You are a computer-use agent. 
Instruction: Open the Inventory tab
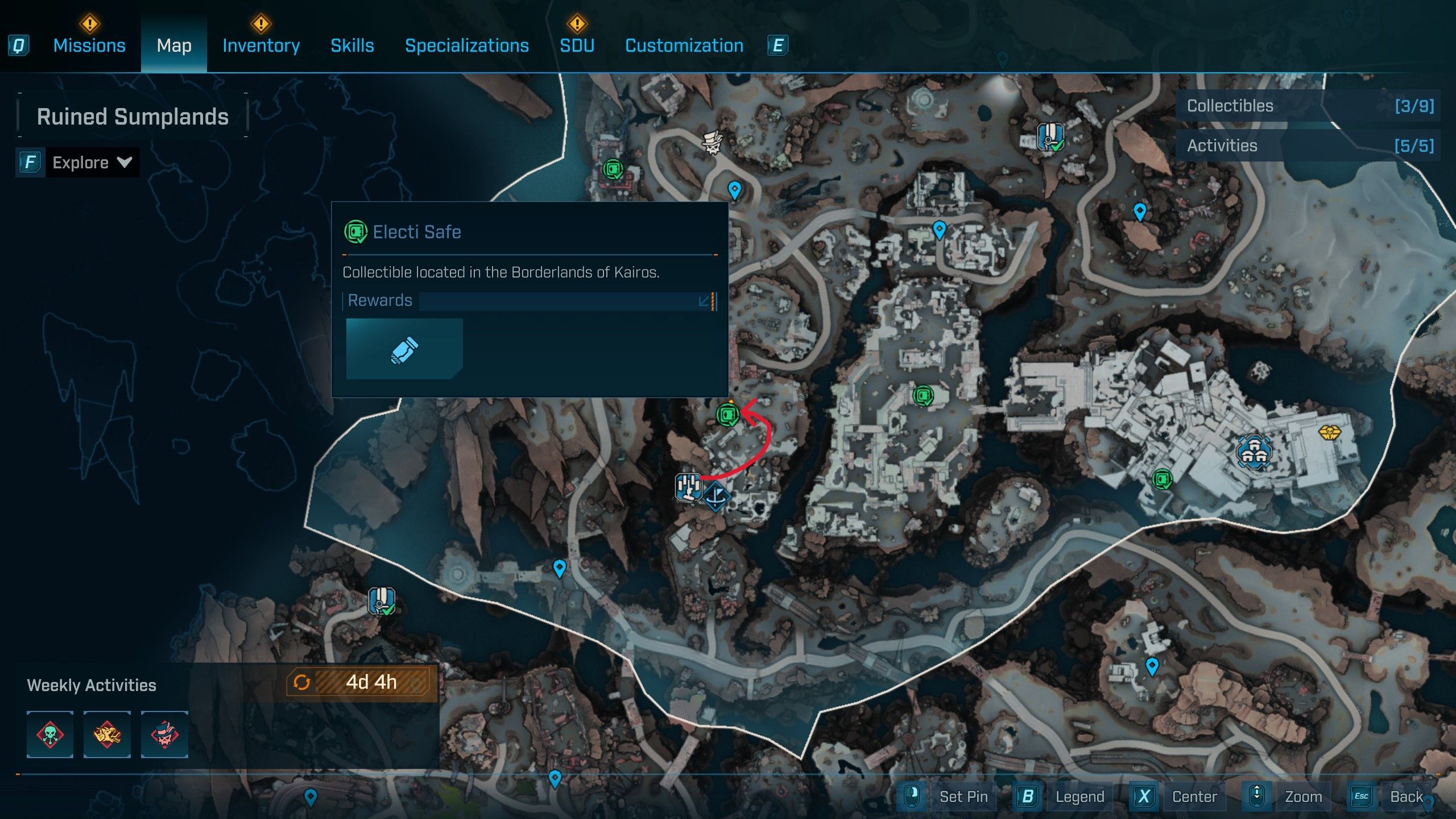point(261,45)
